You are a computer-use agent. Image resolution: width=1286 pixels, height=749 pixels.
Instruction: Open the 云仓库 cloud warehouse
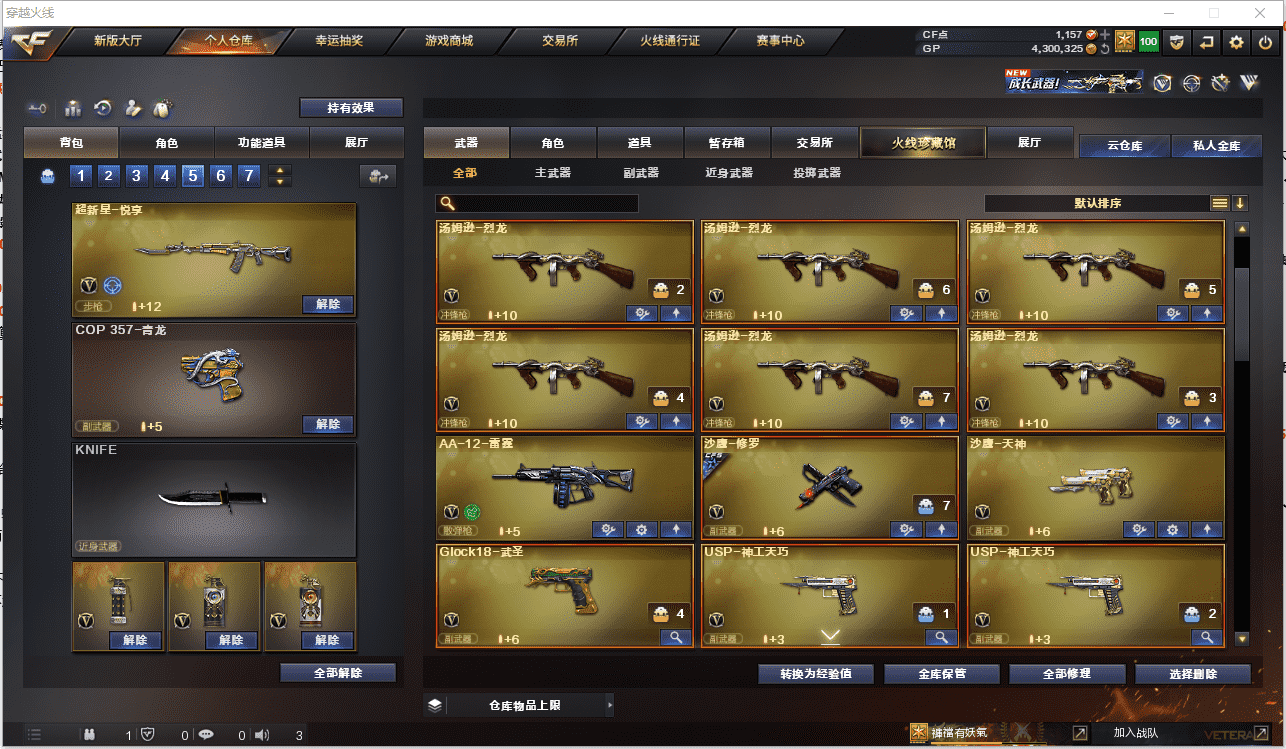point(1124,146)
